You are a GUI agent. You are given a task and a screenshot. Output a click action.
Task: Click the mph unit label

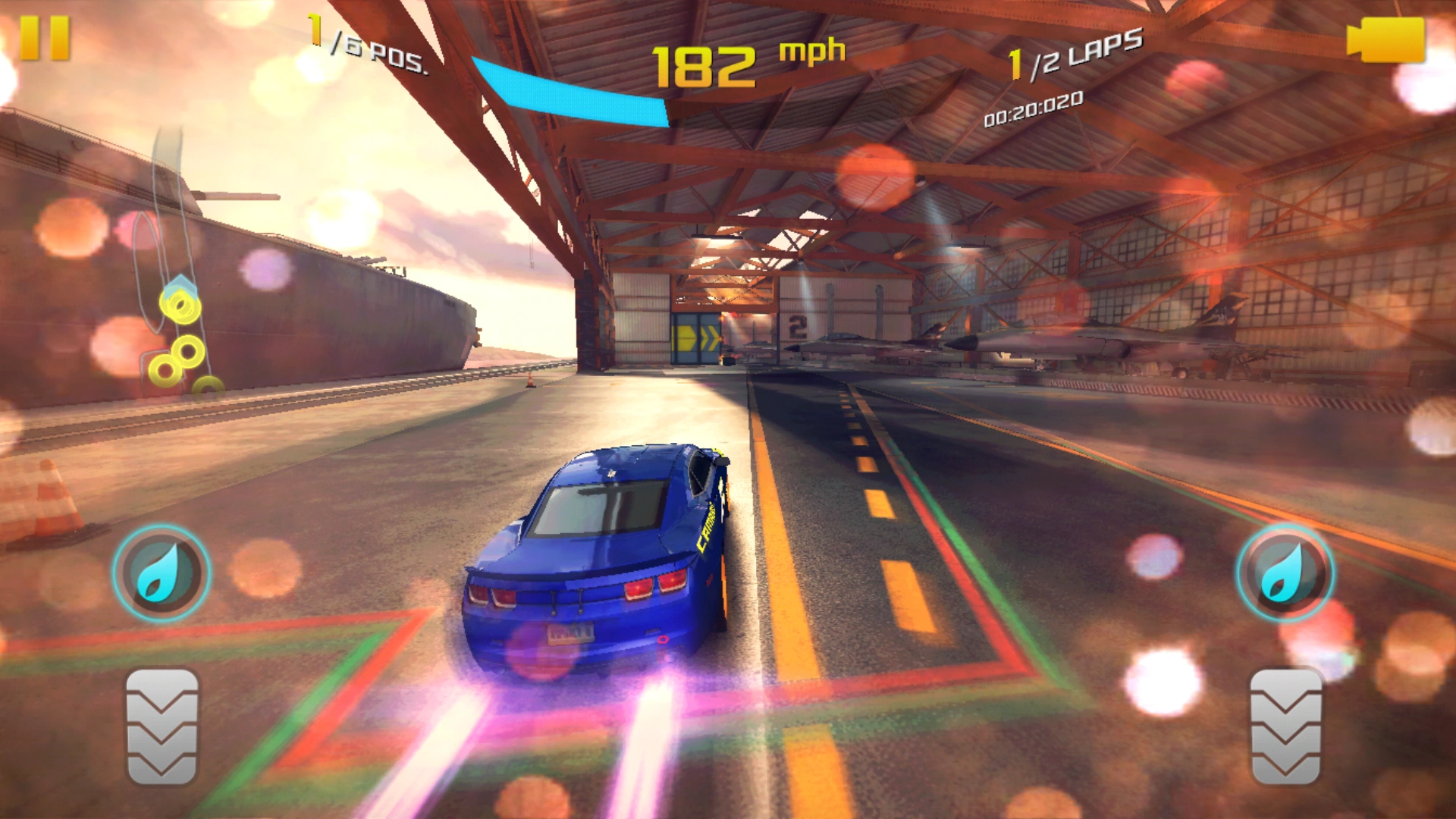(x=810, y=50)
